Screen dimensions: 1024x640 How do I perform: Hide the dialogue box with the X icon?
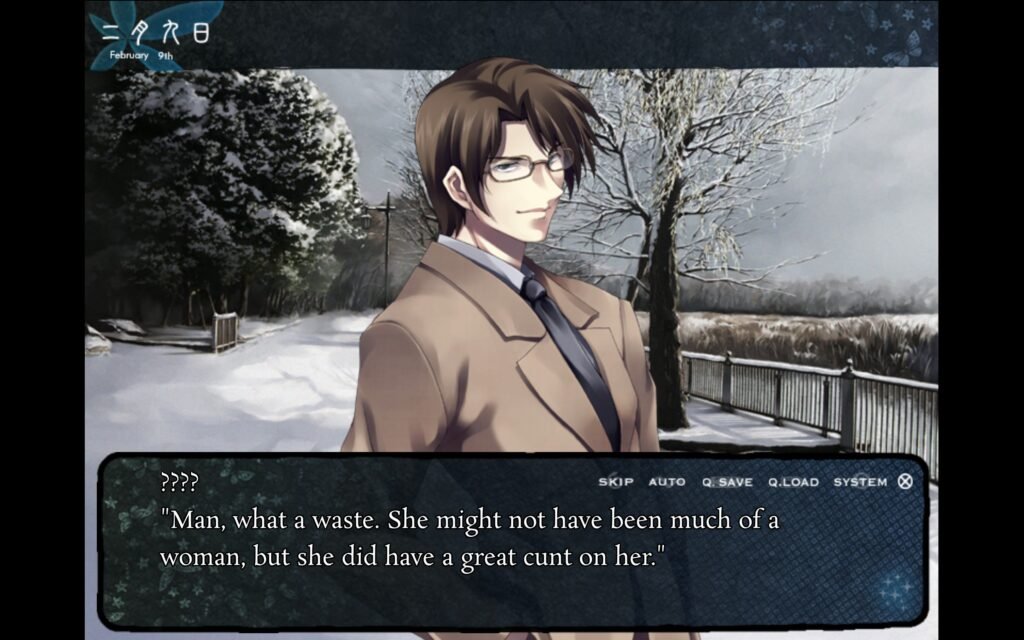click(x=905, y=481)
